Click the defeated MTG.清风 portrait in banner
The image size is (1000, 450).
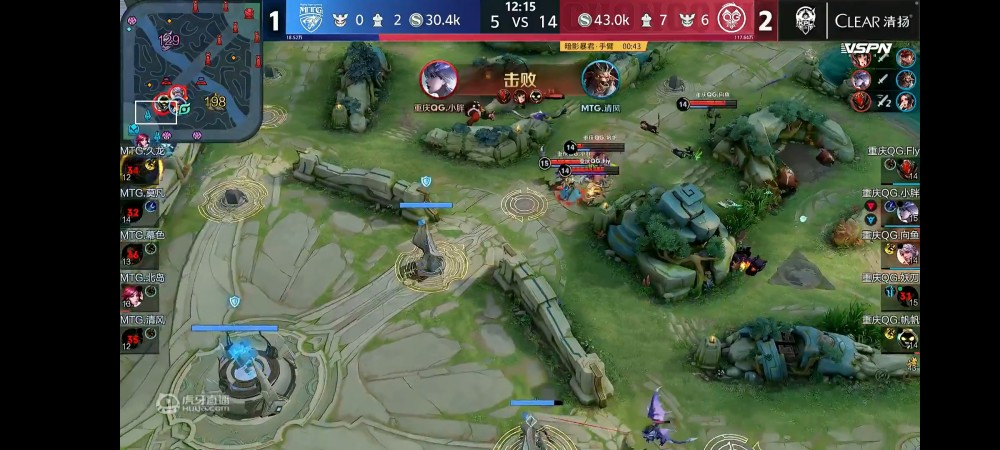[600, 80]
